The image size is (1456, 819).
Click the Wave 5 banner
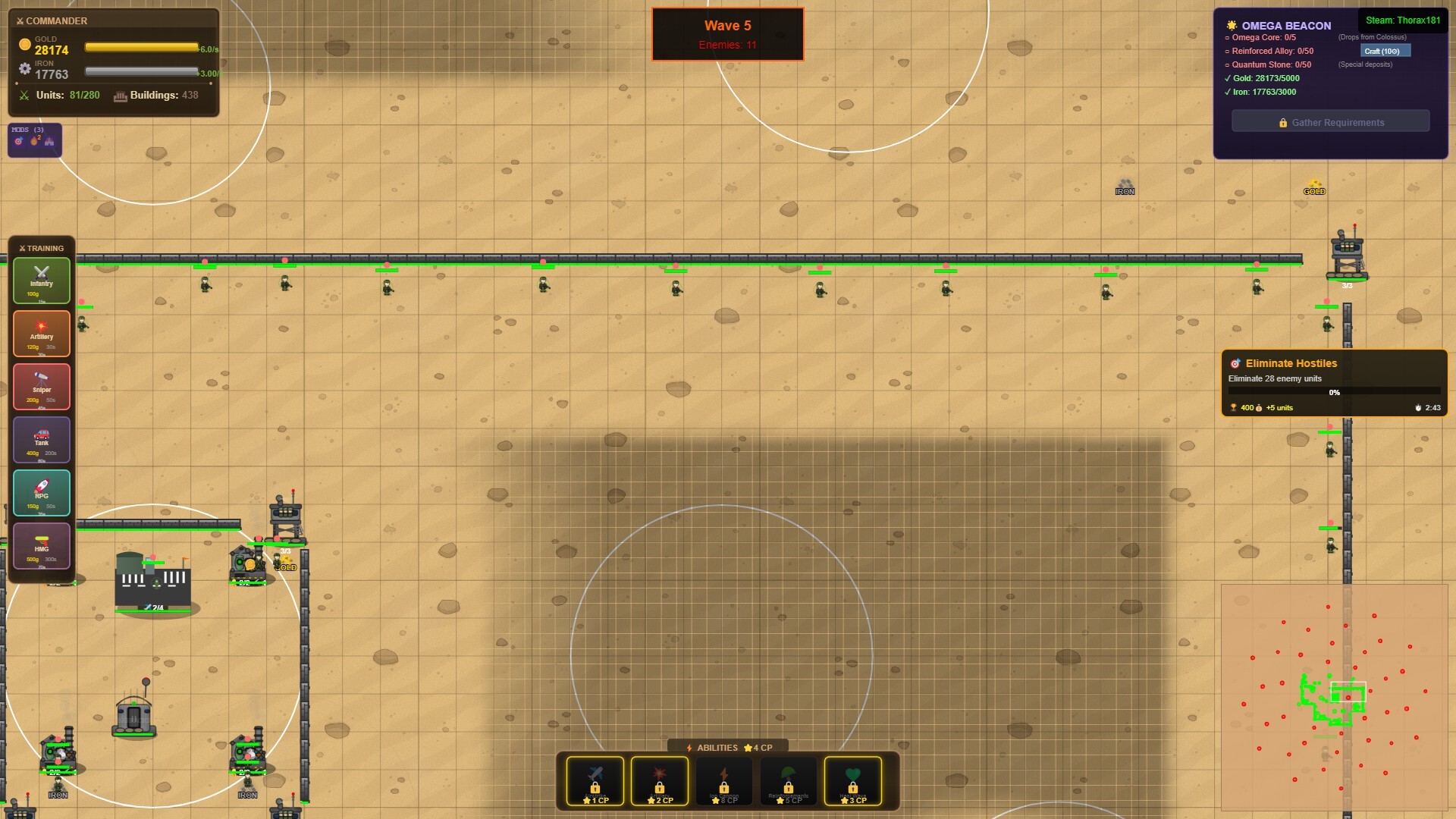[x=726, y=33]
